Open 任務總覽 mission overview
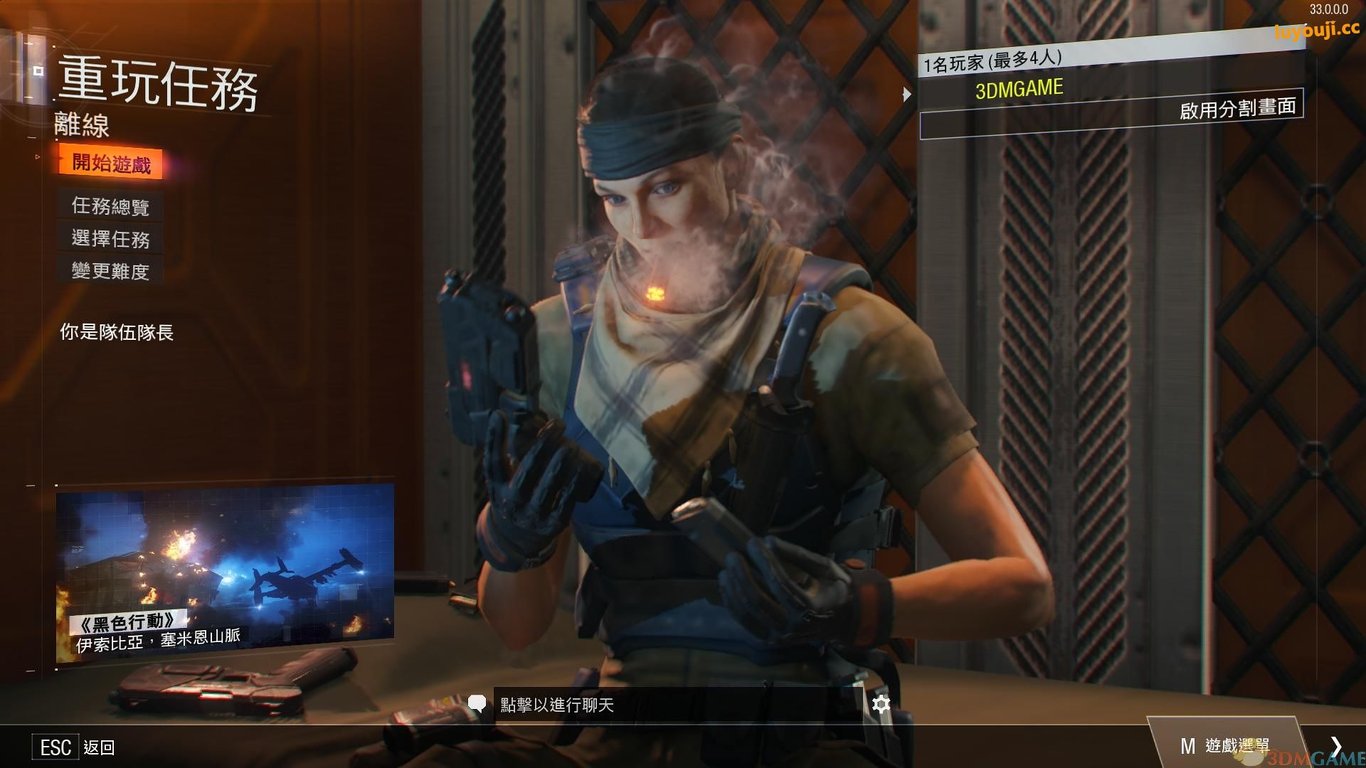The image size is (1366, 768). pos(110,207)
